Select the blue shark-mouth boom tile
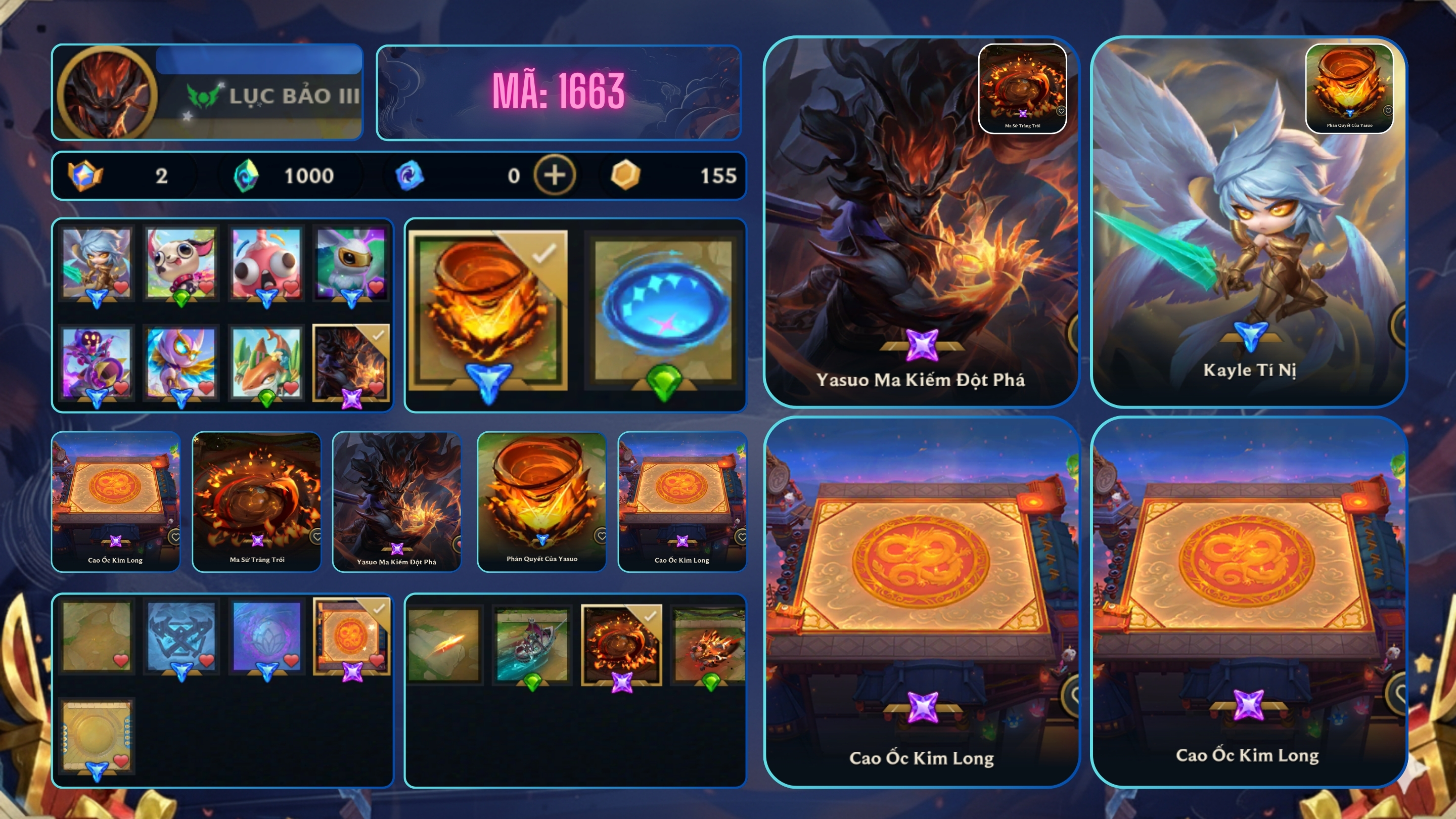 pos(664,310)
